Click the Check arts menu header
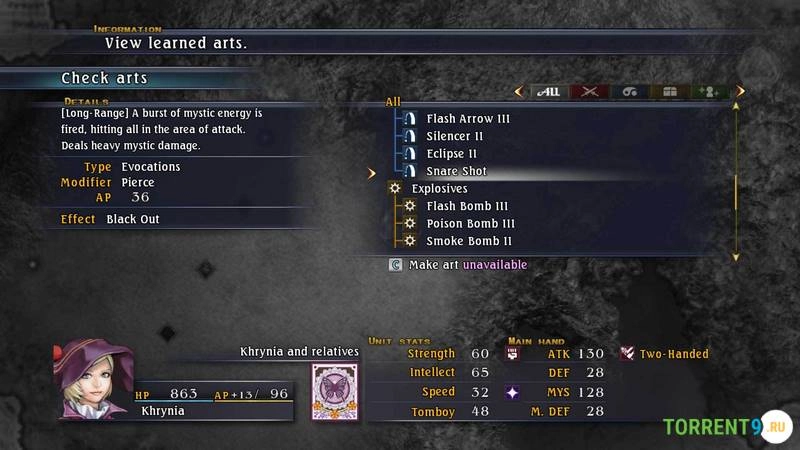 [104, 78]
